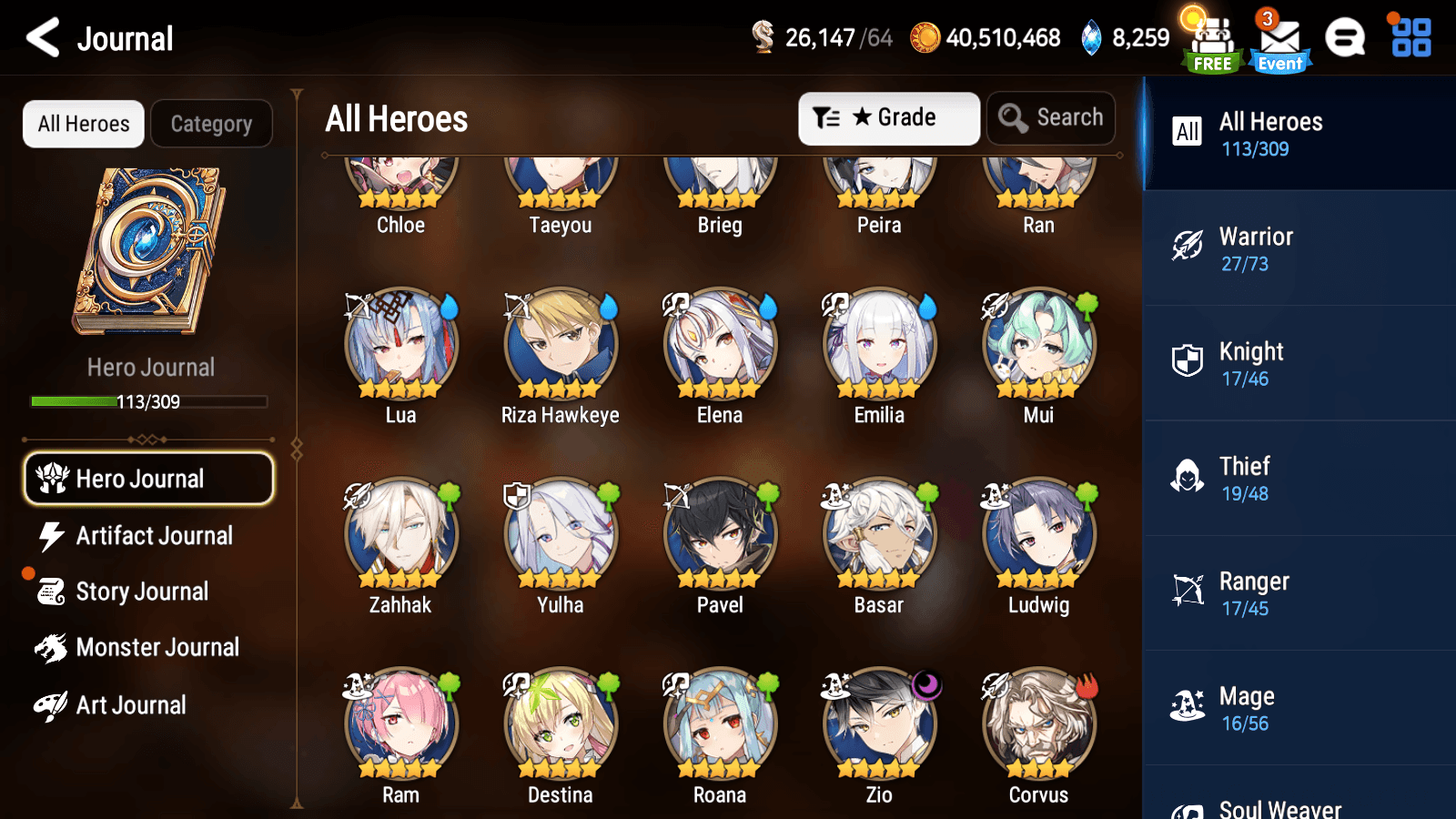Image resolution: width=1456 pixels, height=819 pixels.
Task: Switch to the Category tab
Action: [x=212, y=123]
